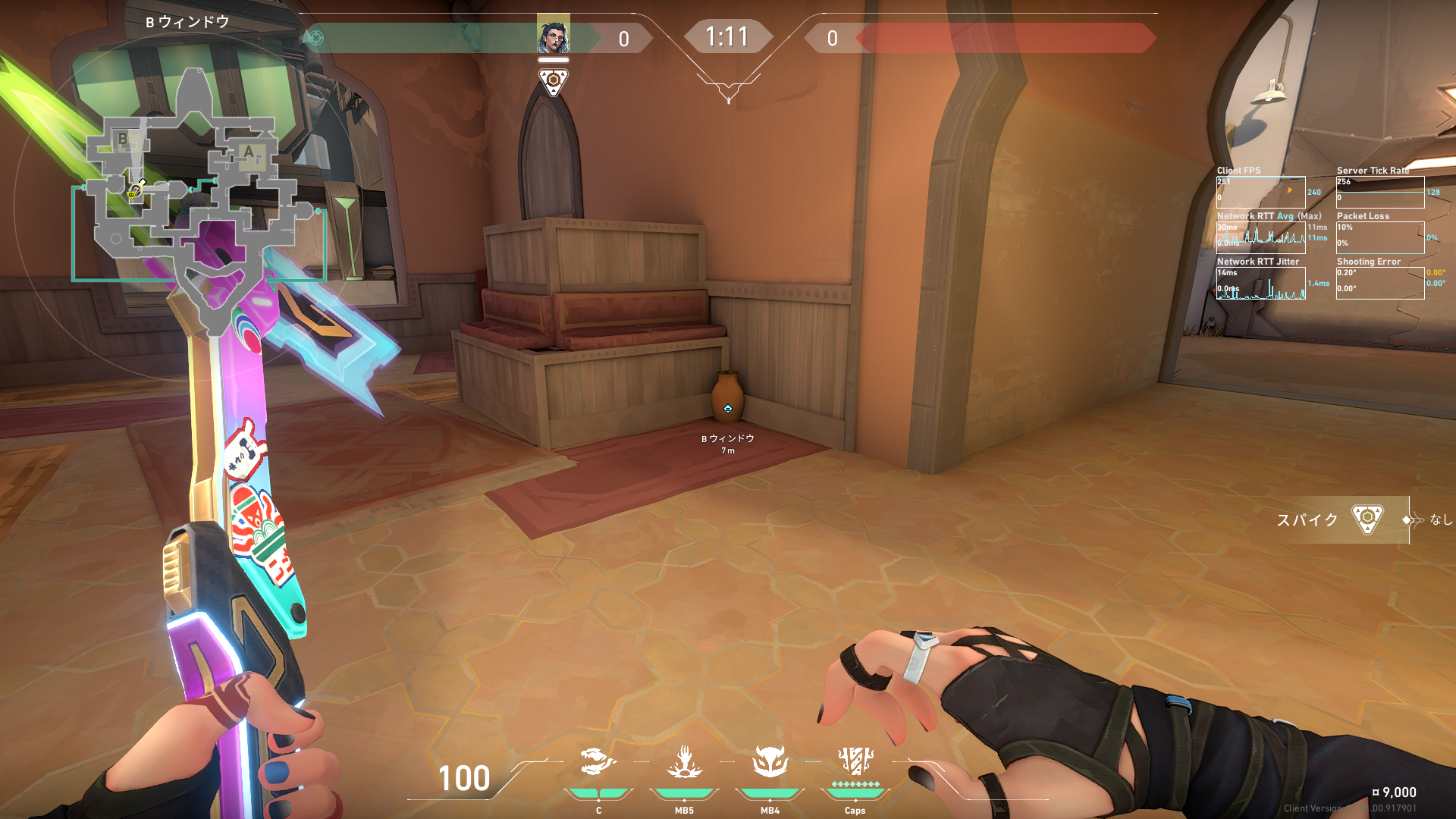1456x819 pixels.
Task: Activate the Caps ultimate ability icon
Action: [x=855, y=761]
